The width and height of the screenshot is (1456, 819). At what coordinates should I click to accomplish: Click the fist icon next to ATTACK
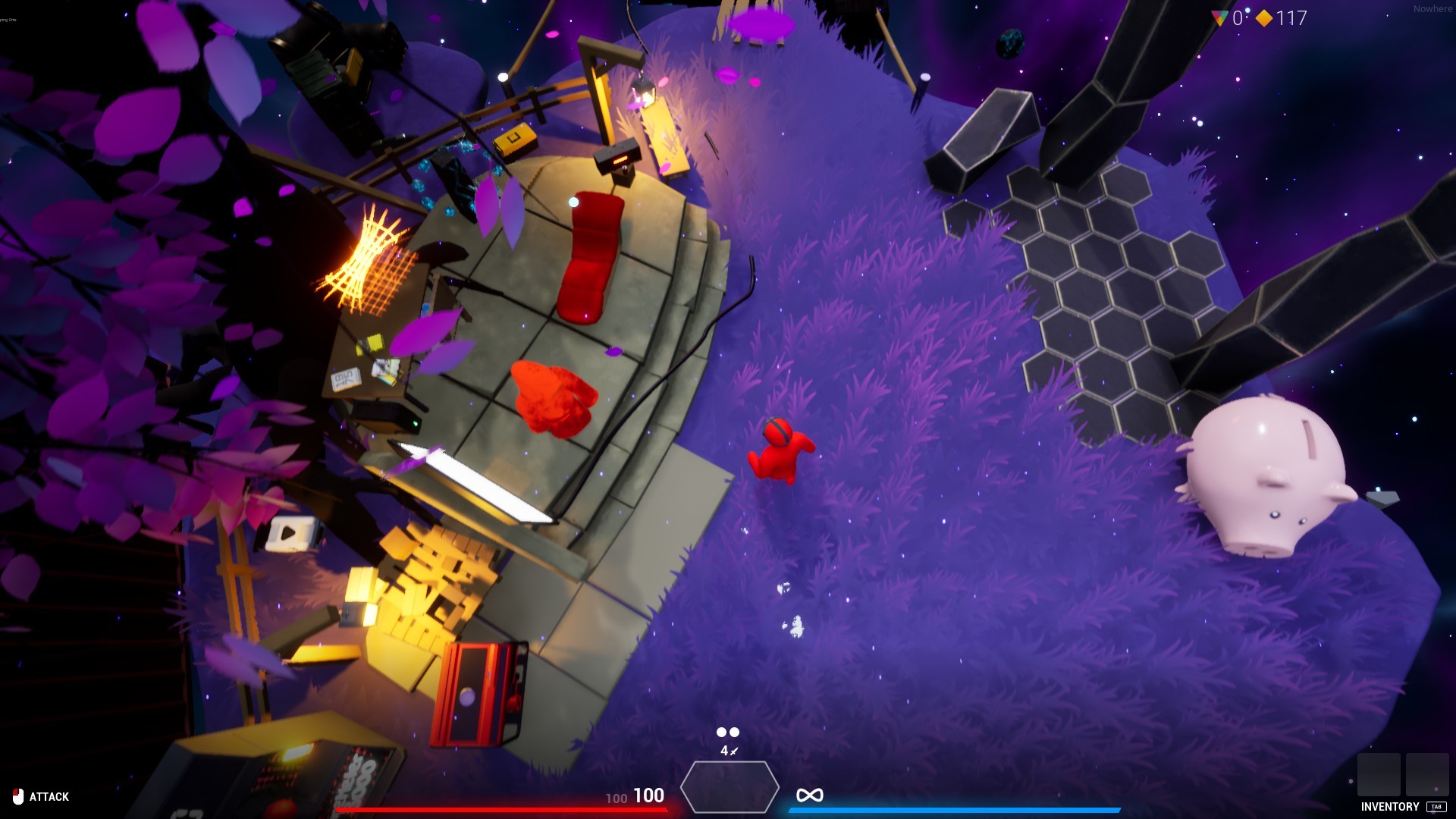click(x=17, y=796)
